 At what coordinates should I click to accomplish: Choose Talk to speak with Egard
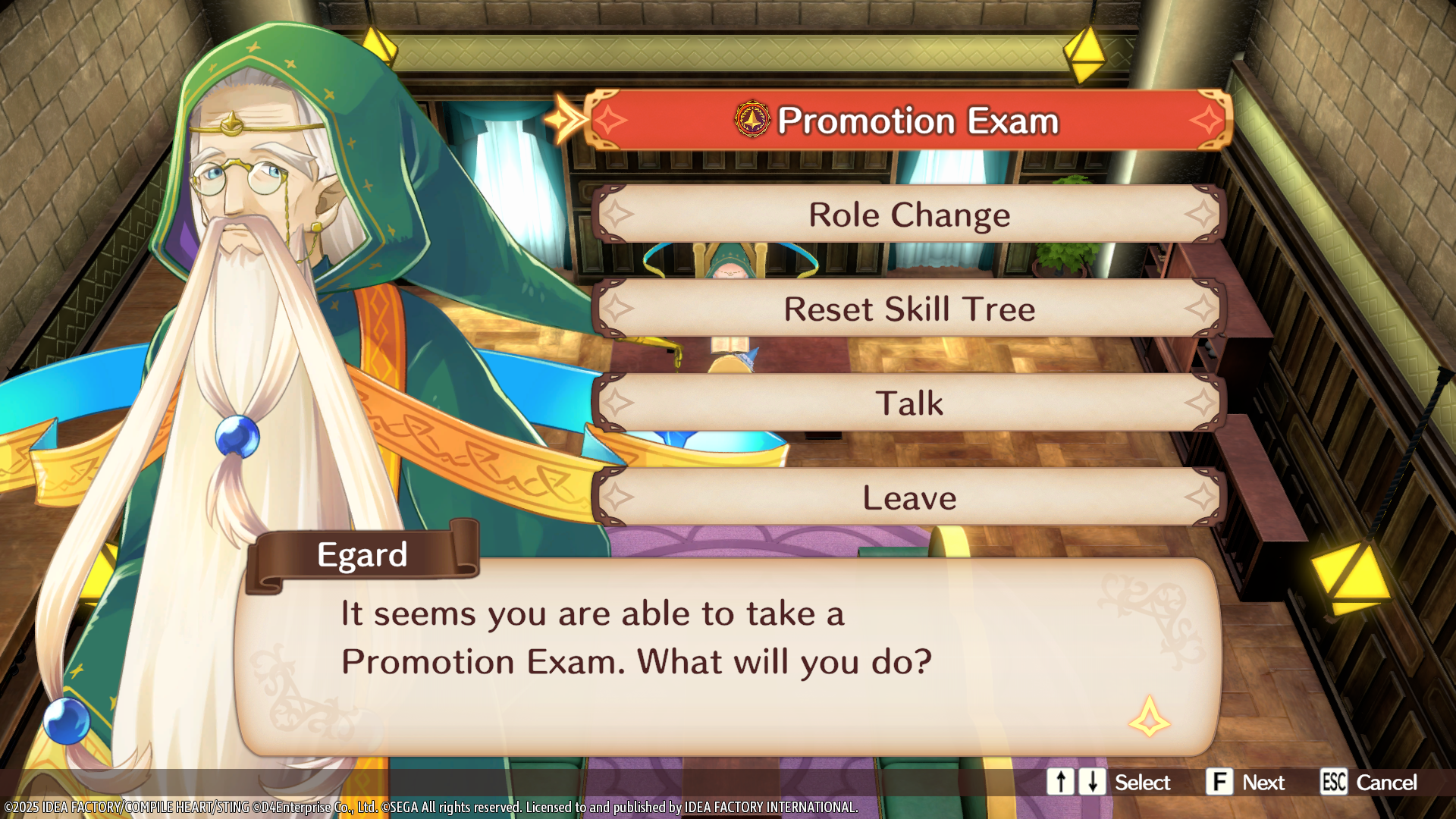[x=908, y=403]
